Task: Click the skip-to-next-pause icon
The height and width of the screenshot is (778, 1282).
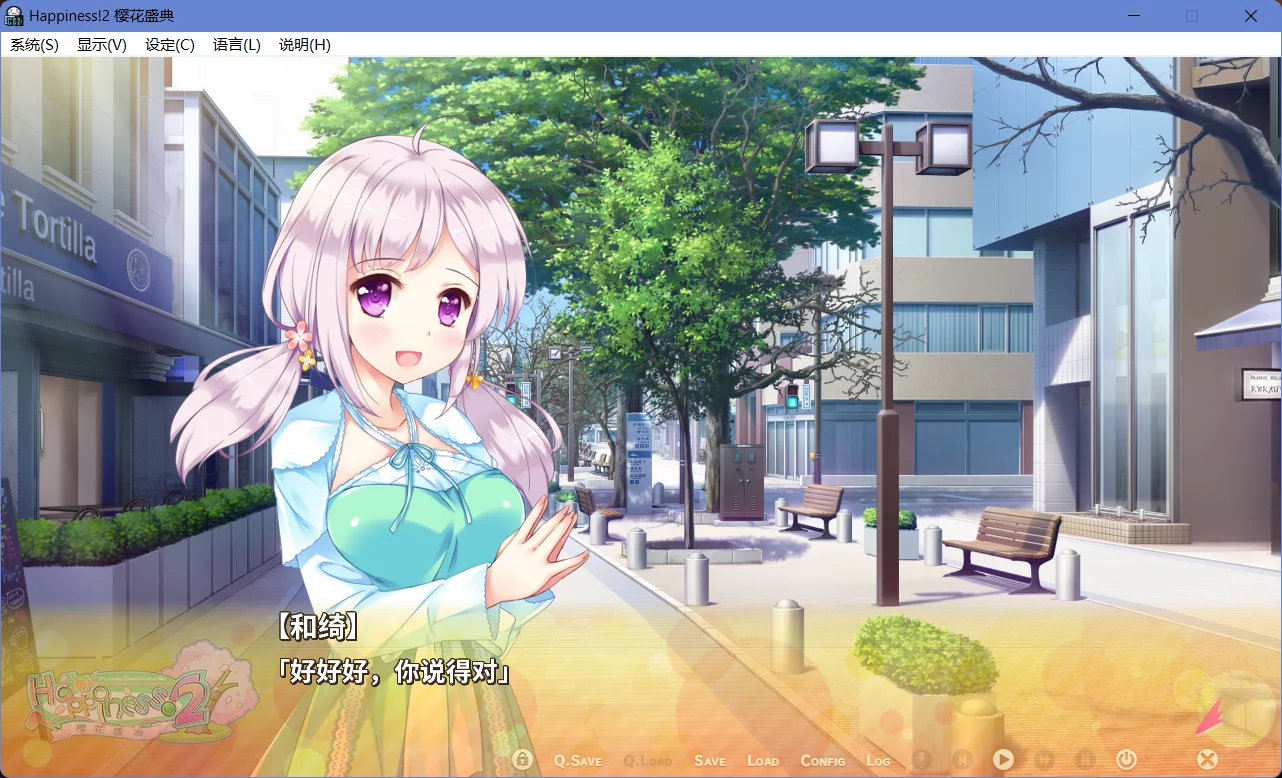Action: pyautogui.click(x=1086, y=759)
